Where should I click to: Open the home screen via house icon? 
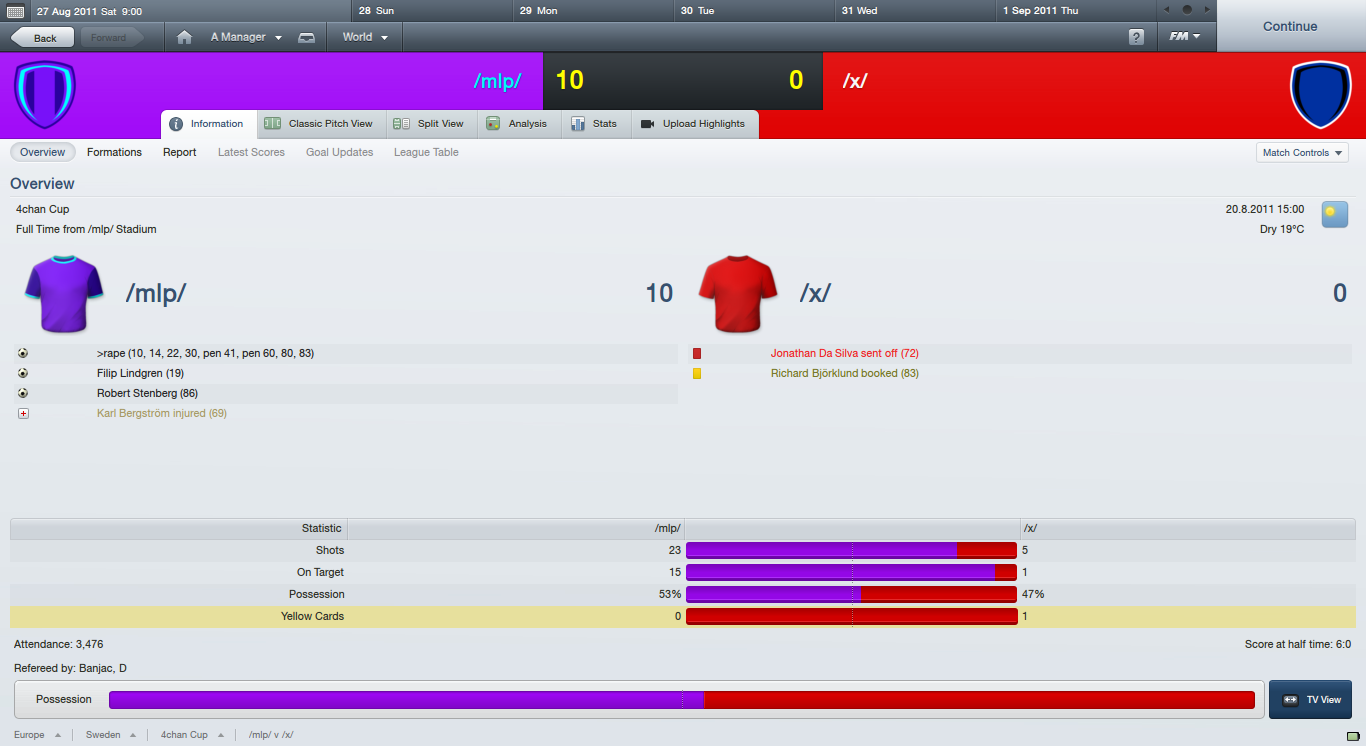pyautogui.click(x=184, y=38)
